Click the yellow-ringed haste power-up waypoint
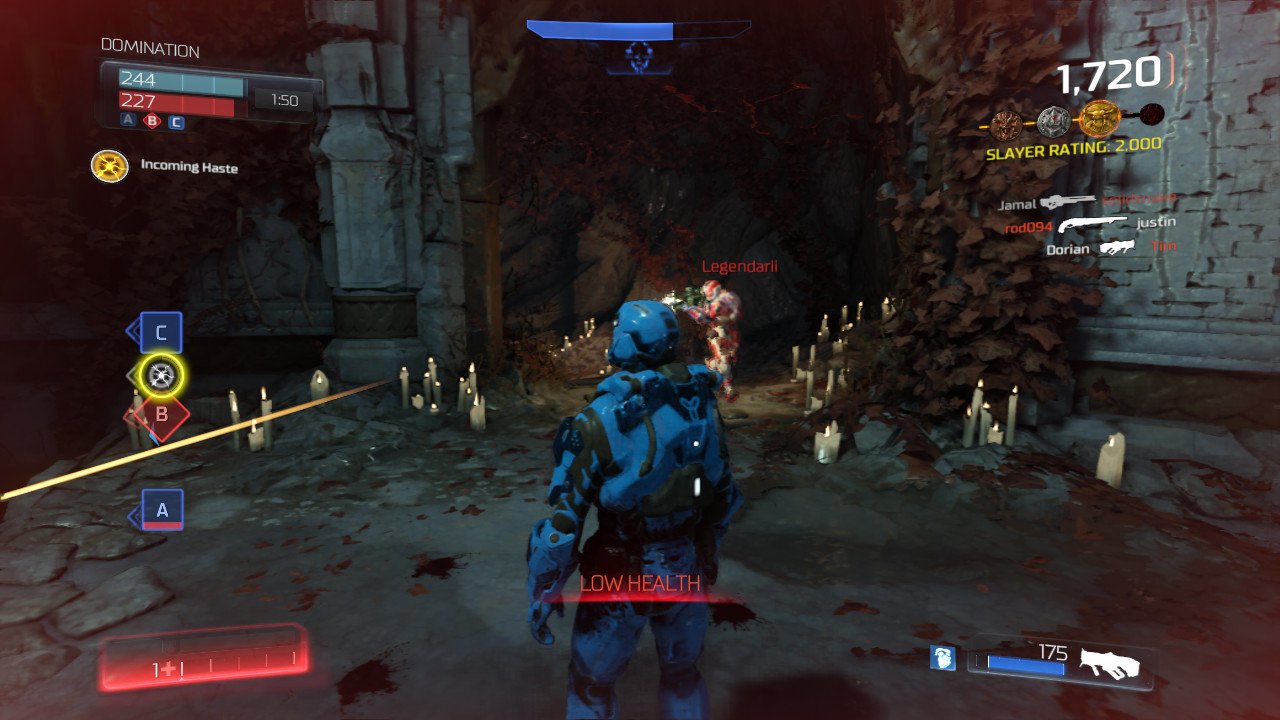Screen dimensions: 1280x720 (x=161, y=375)
